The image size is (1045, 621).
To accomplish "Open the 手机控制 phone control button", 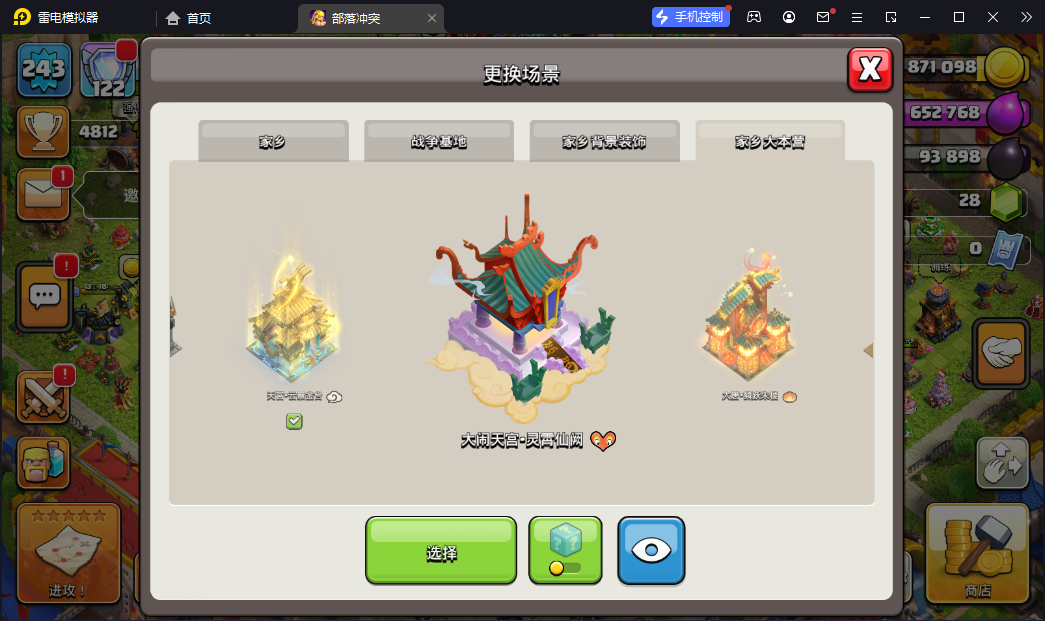I will coord(691,17).
